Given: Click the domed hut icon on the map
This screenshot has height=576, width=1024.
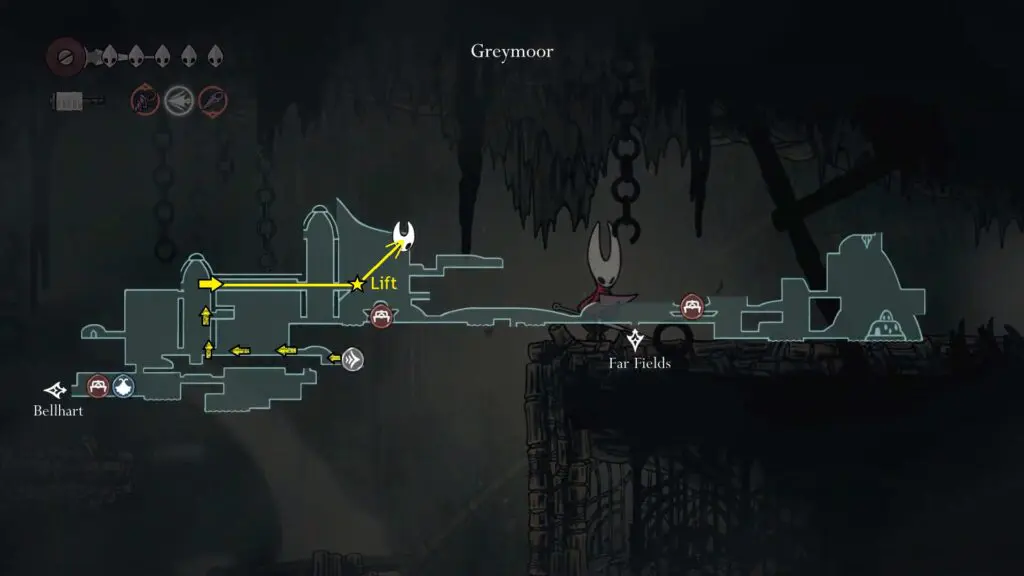Looking at the screenshot, I should [x=885, y=327].
